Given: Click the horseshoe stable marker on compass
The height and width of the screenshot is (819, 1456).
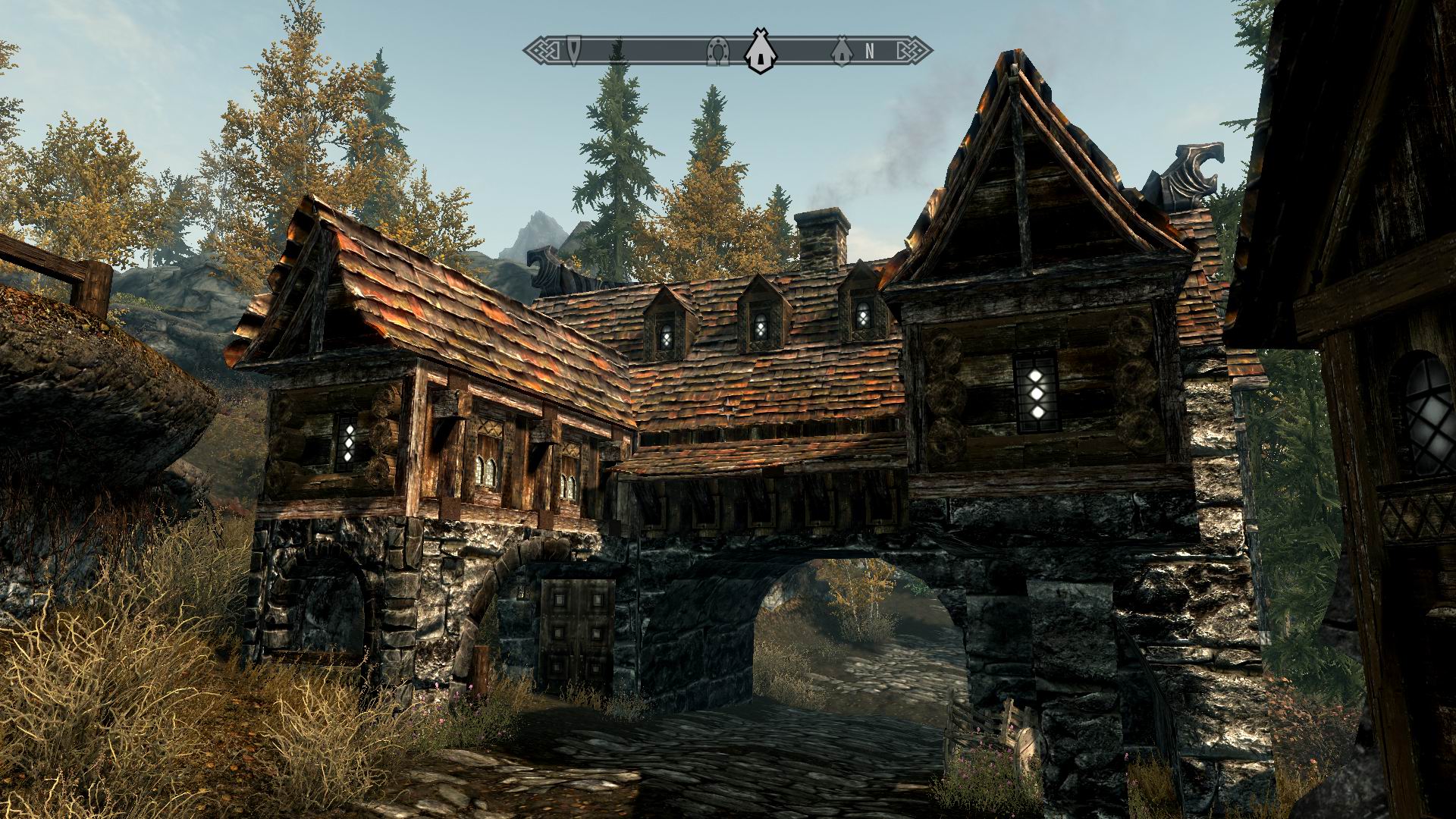Looking at the screenshot, I should [715, 51].
